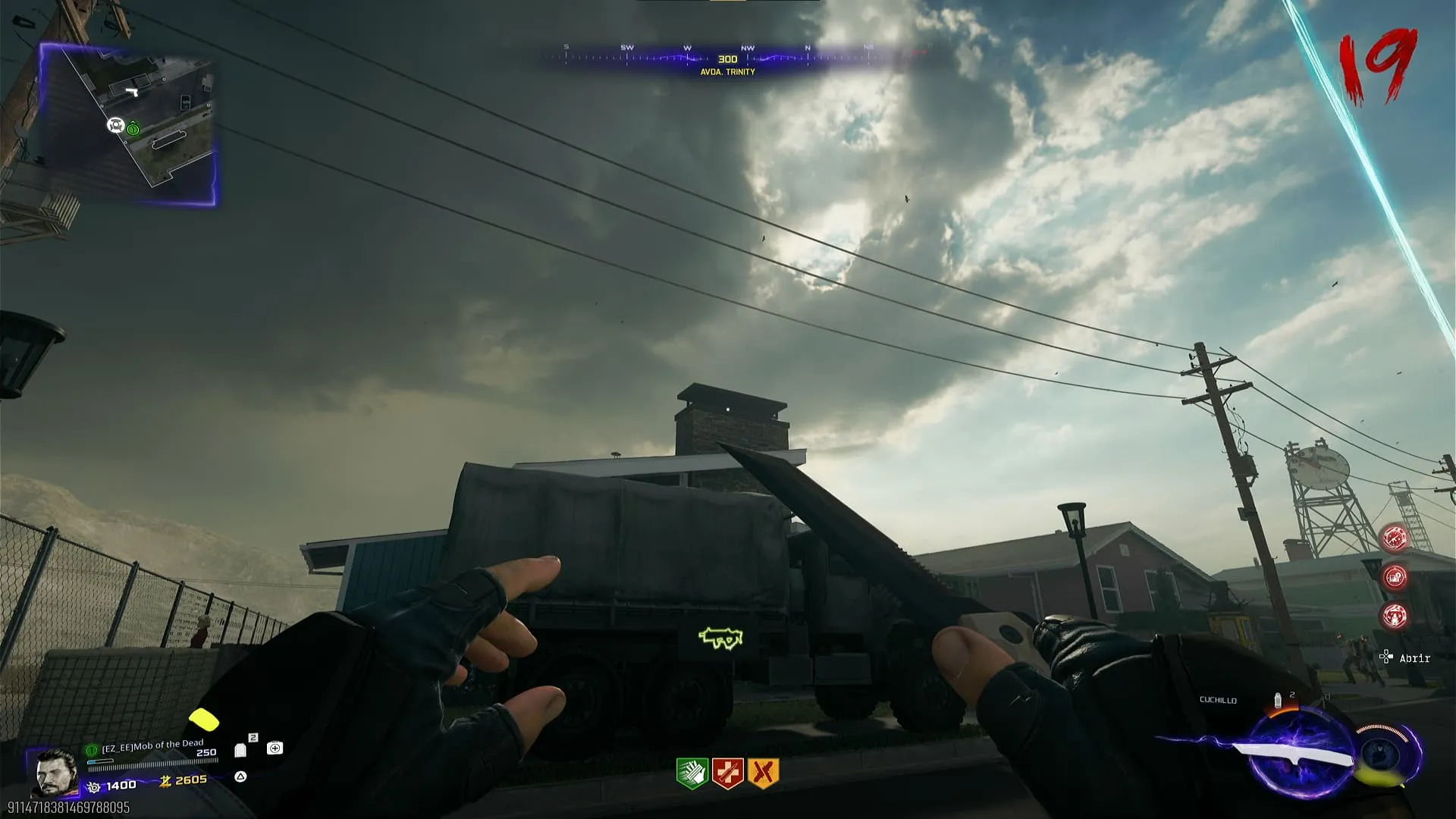
Task: Select the orange X perk icon
Action: [x=763, y=773]
